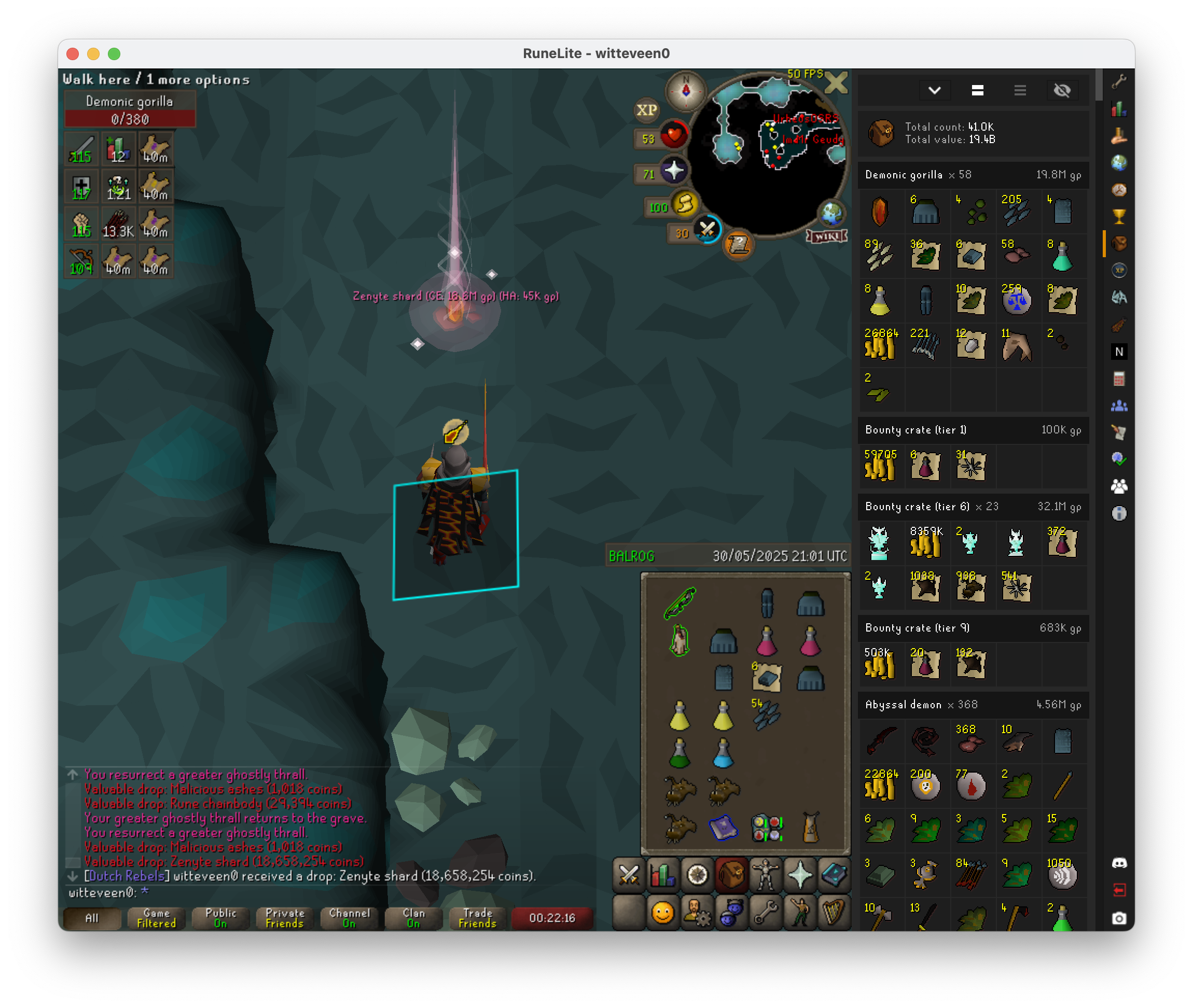Open the Wiki lookup banner
Image resolution: width=1193 pixels, height=1008 pixels.
point(827,236)
